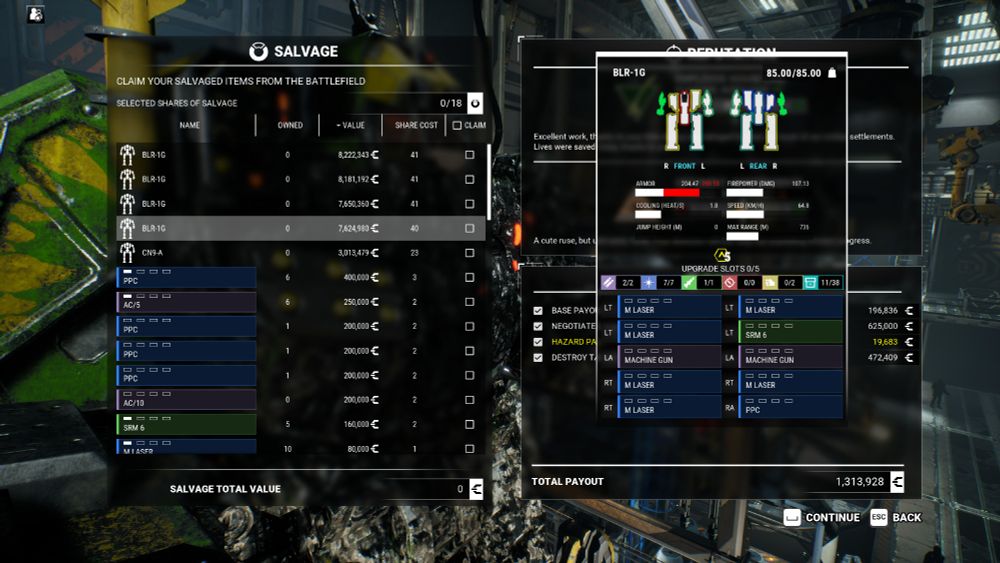Toggle the Base Payout checkbox
The height and width of the screenshot is (563, 1000).
538,311
